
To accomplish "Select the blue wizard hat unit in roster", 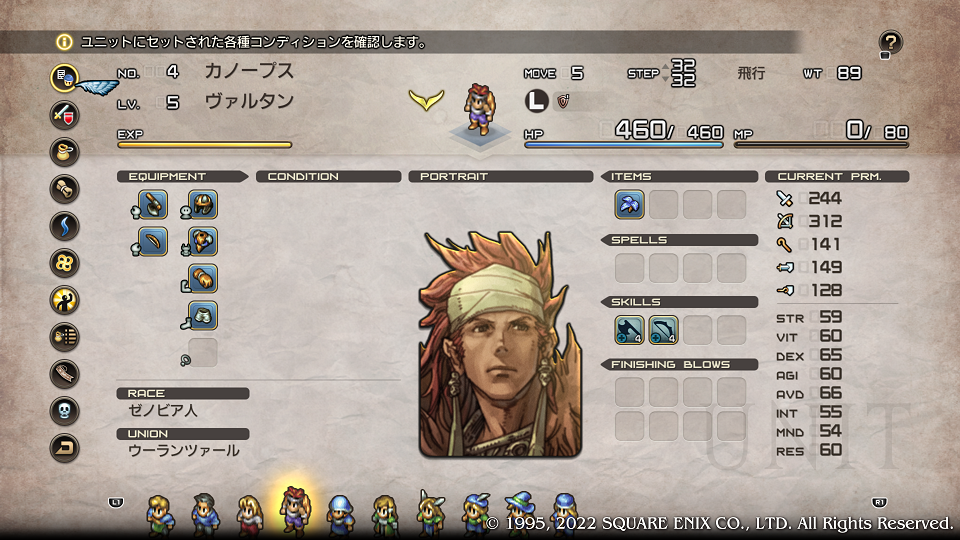I will click(x=519, y=513).
